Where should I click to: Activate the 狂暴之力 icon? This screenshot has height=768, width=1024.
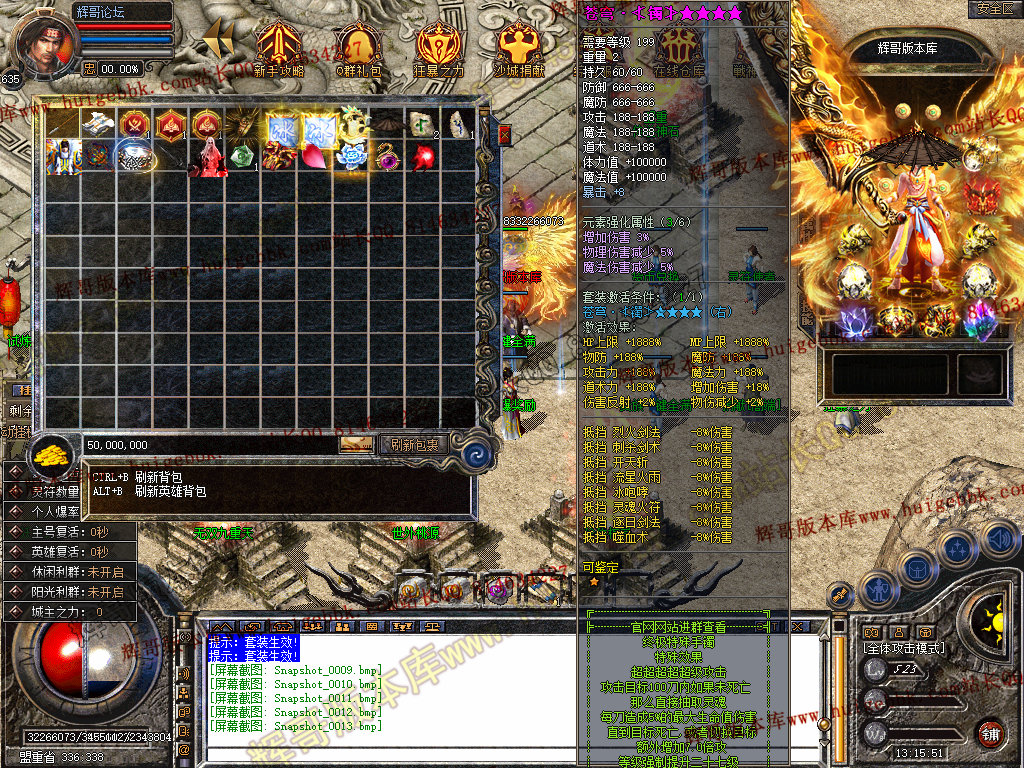pos(439,48)
